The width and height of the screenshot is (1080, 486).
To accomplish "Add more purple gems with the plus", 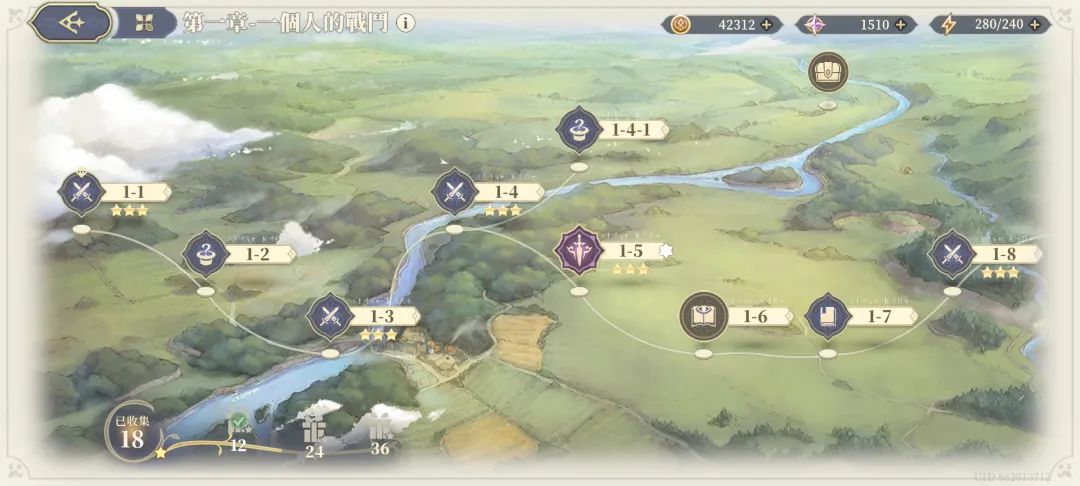I will 900,25.
